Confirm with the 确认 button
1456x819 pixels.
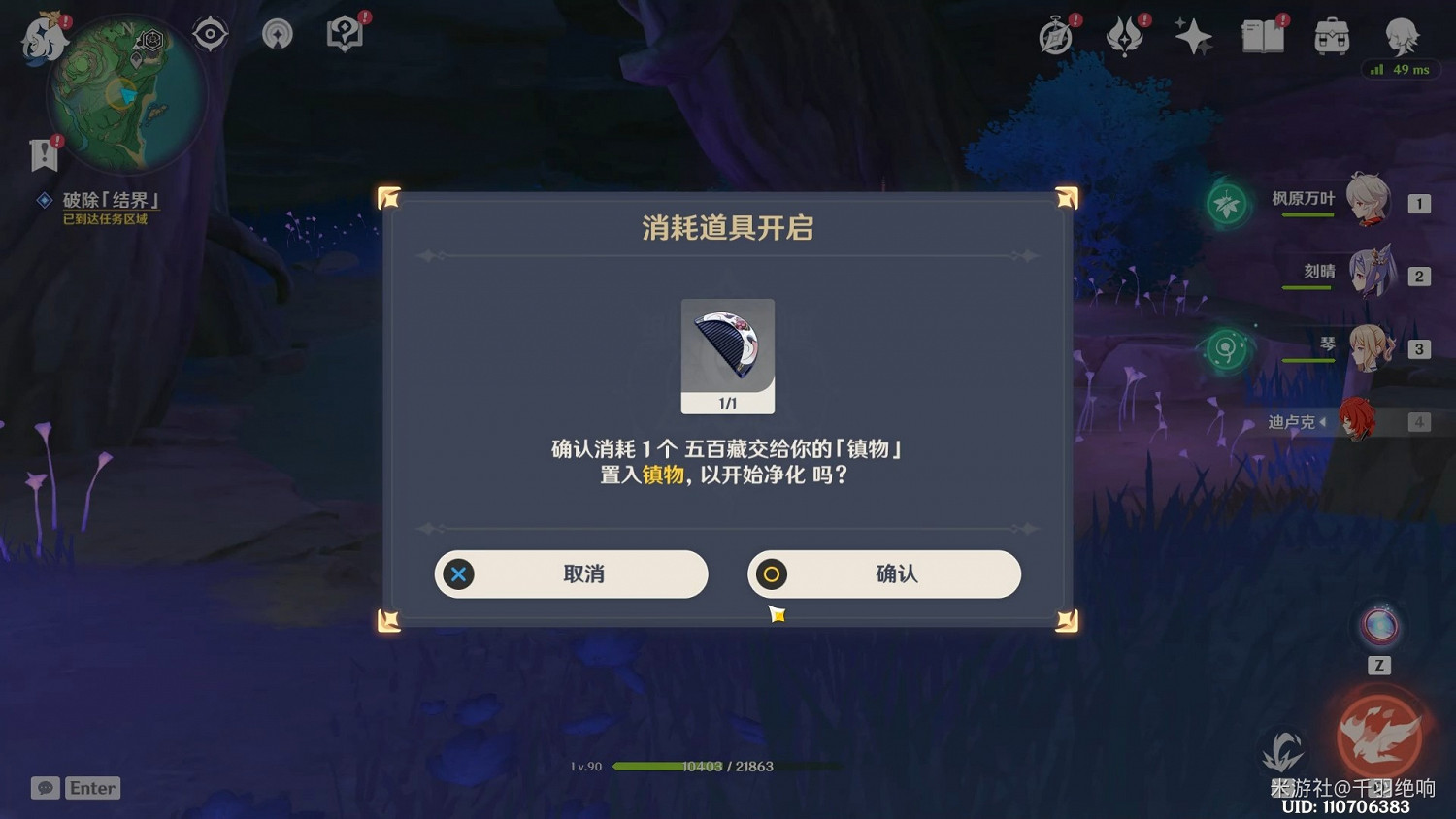click(884, 573)
